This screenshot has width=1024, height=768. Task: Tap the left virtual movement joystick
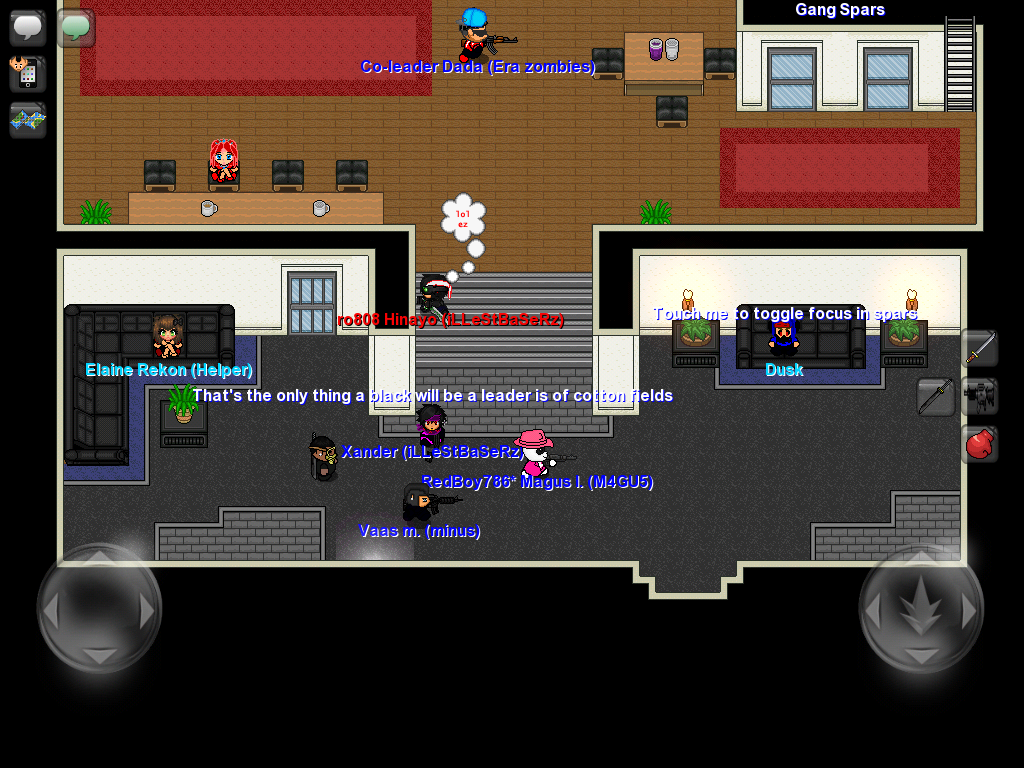pyautogui.click(x=99, y=608)
